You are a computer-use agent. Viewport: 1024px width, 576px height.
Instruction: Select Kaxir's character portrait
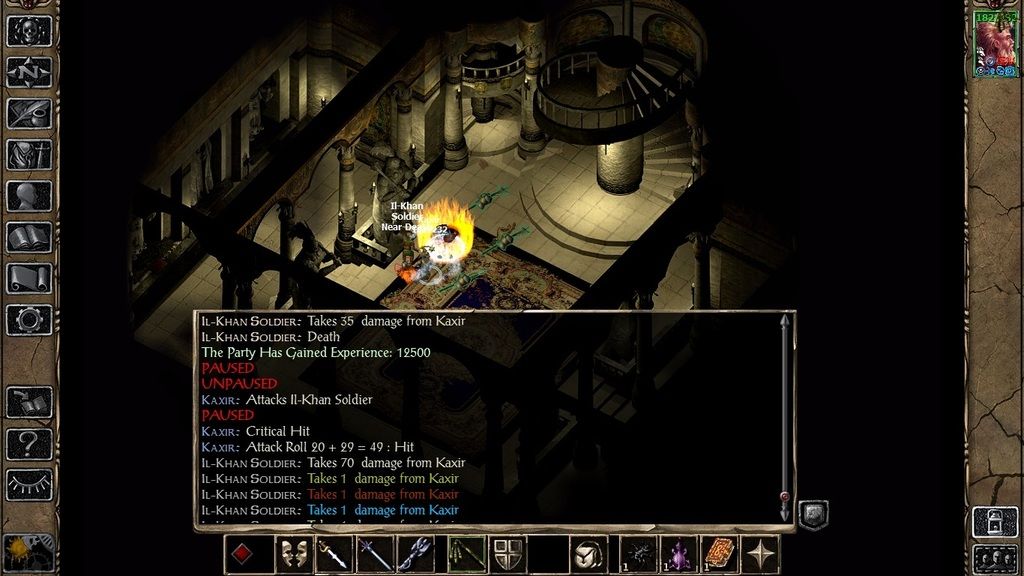click(995, 45)
